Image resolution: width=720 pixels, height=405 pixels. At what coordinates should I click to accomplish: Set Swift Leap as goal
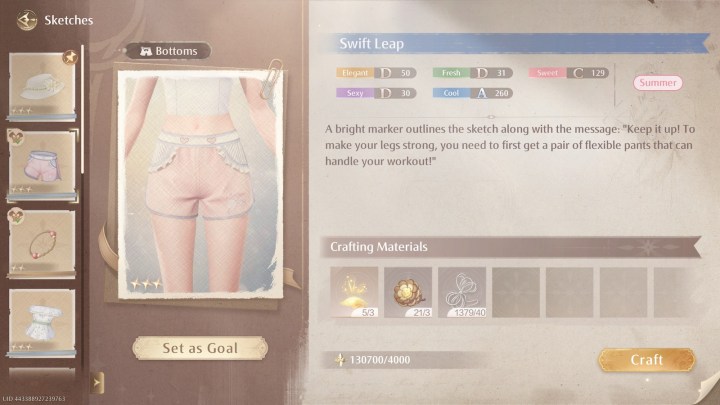(x=200, y=348)
